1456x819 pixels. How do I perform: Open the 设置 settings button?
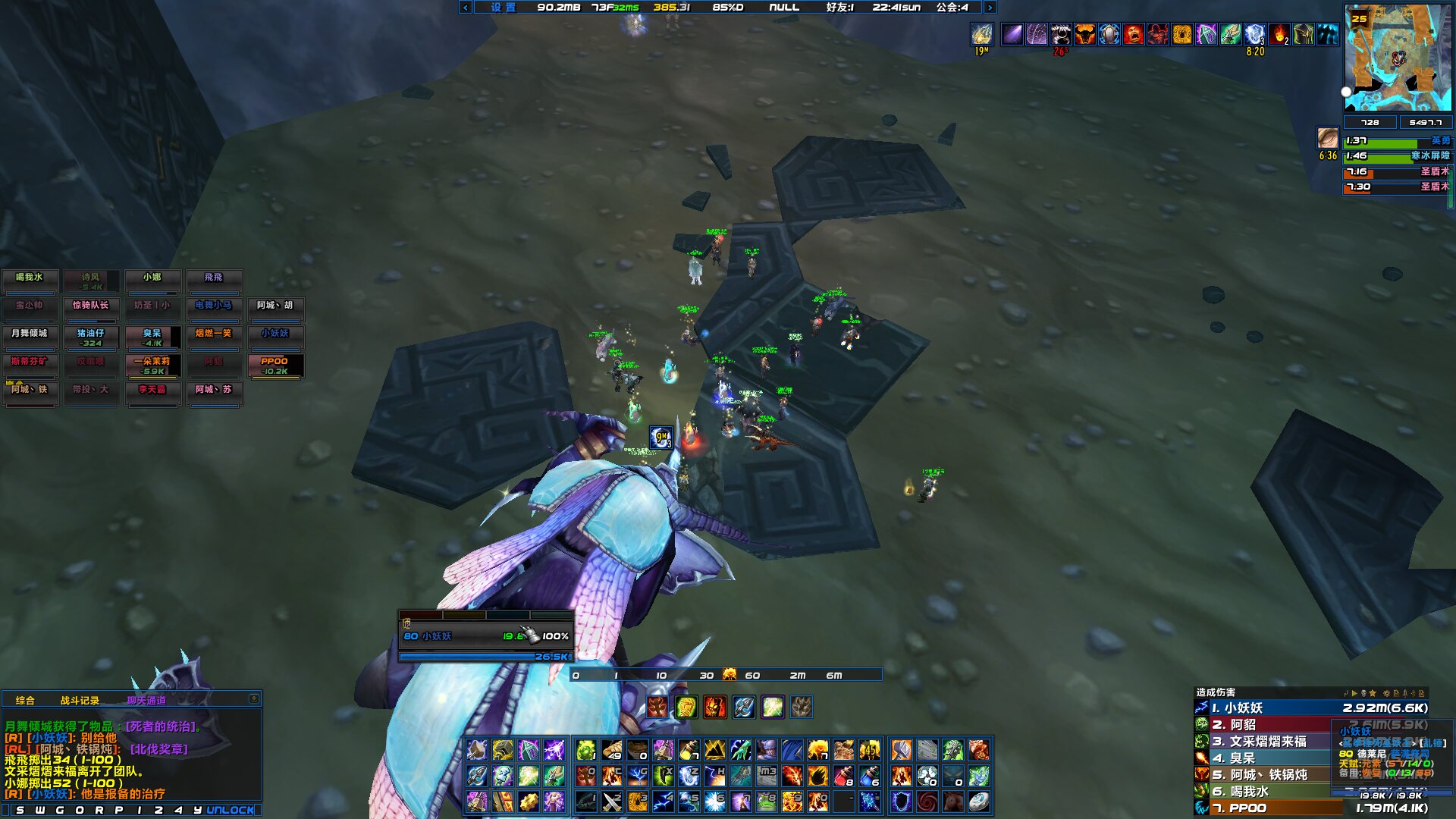click(x=503, y=8)
